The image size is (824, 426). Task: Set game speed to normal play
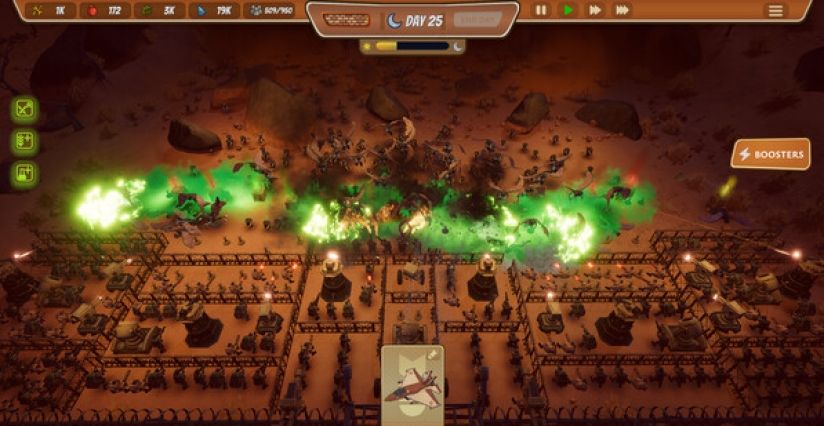point(568,10)
